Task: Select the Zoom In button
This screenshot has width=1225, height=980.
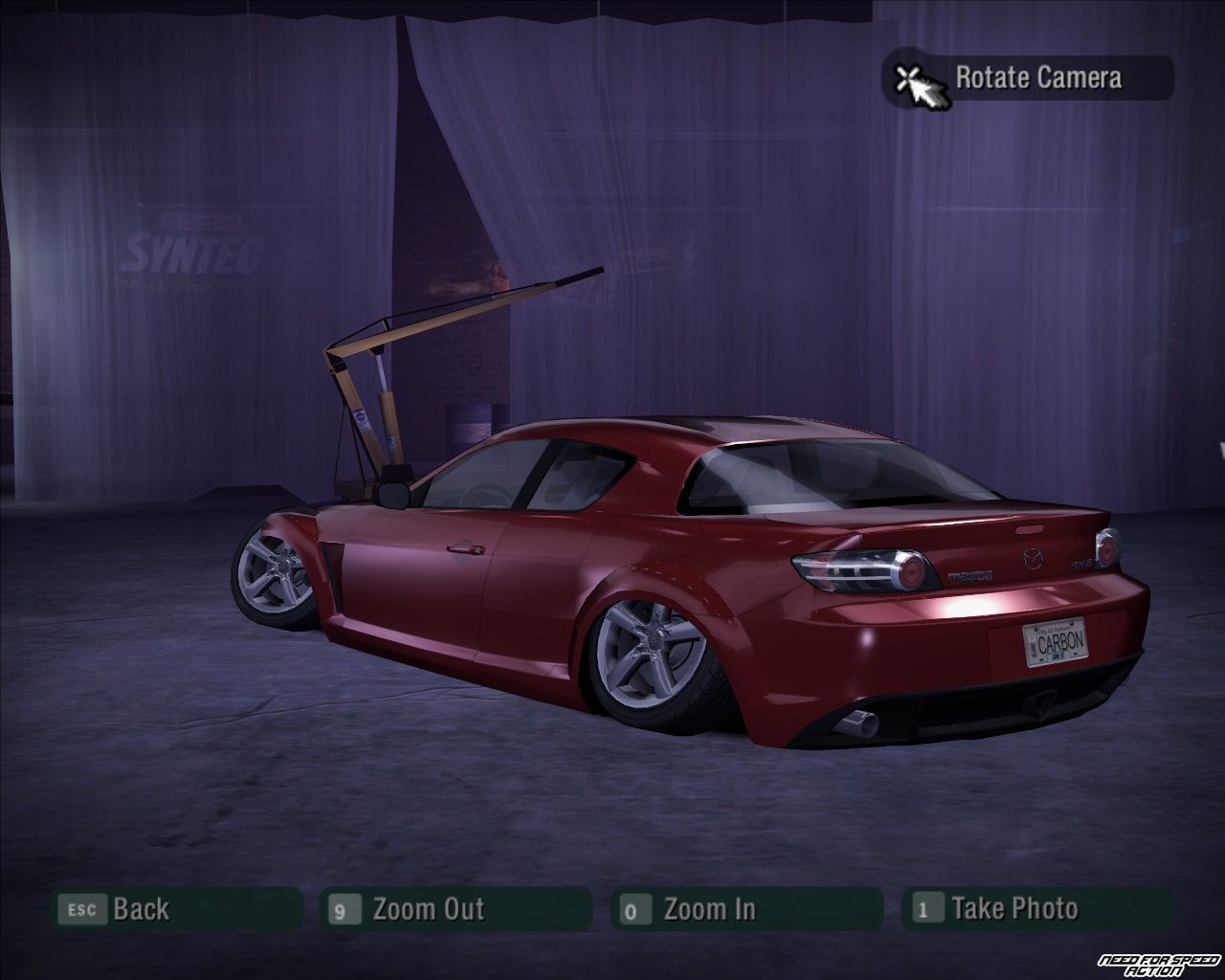Action: pos(745,909)
